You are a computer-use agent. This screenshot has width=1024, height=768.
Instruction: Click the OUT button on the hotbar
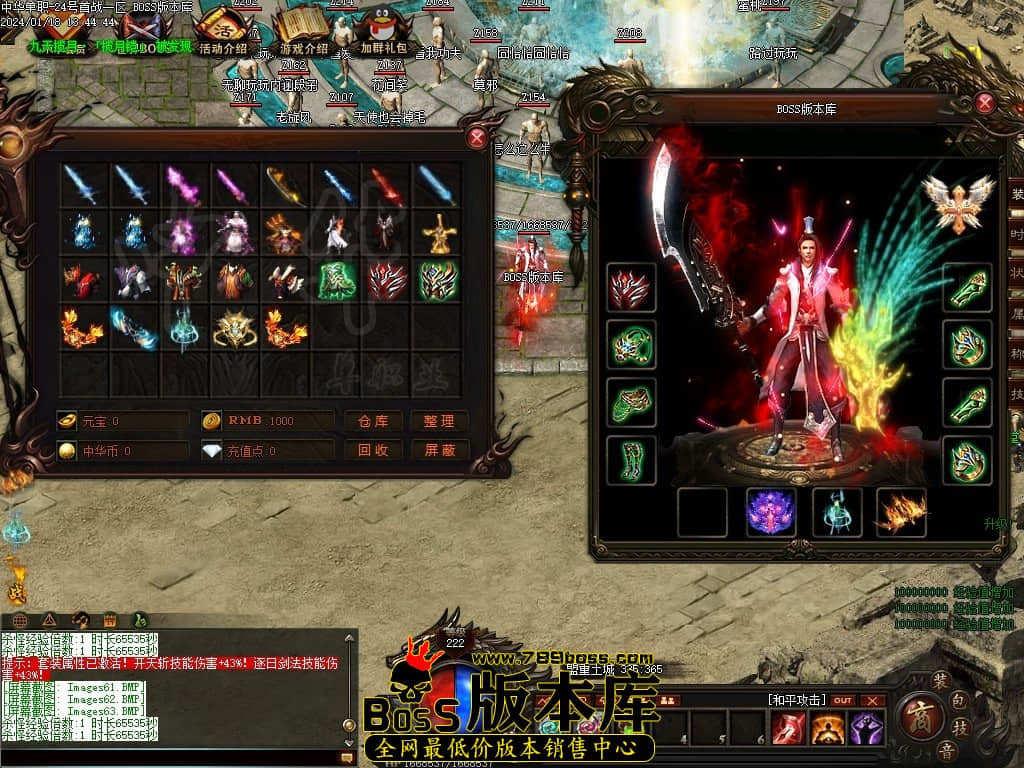(x=843, y=700)
